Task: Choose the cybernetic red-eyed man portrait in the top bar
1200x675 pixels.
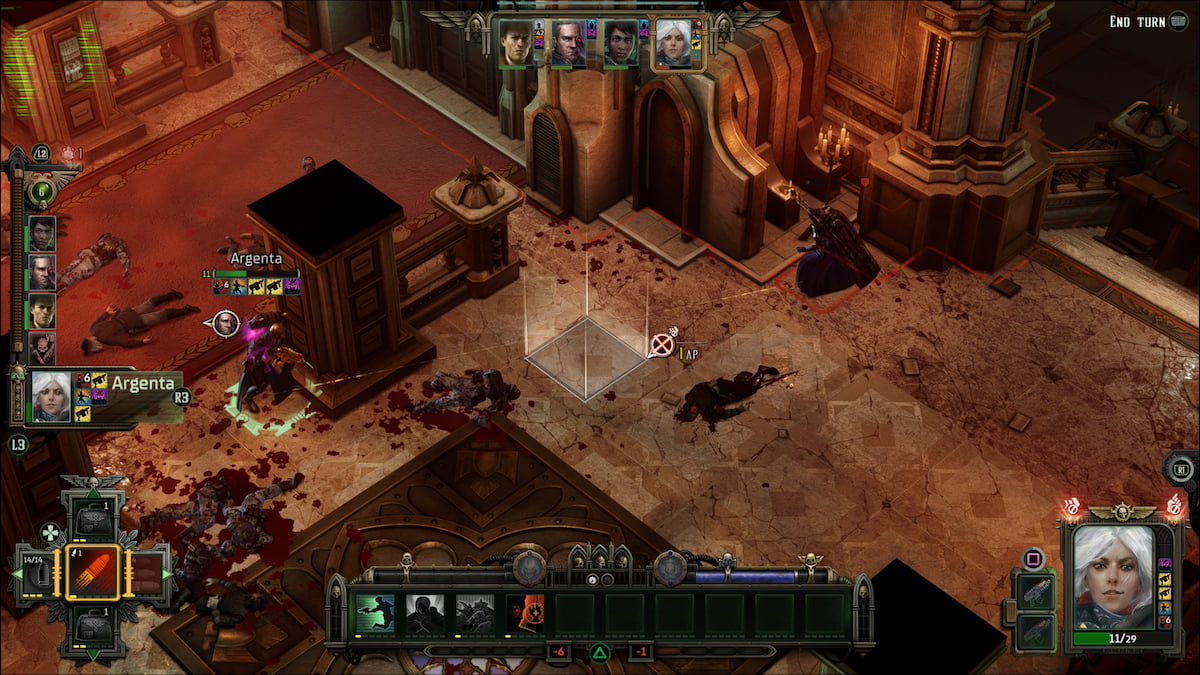Action: pos(568,45)
